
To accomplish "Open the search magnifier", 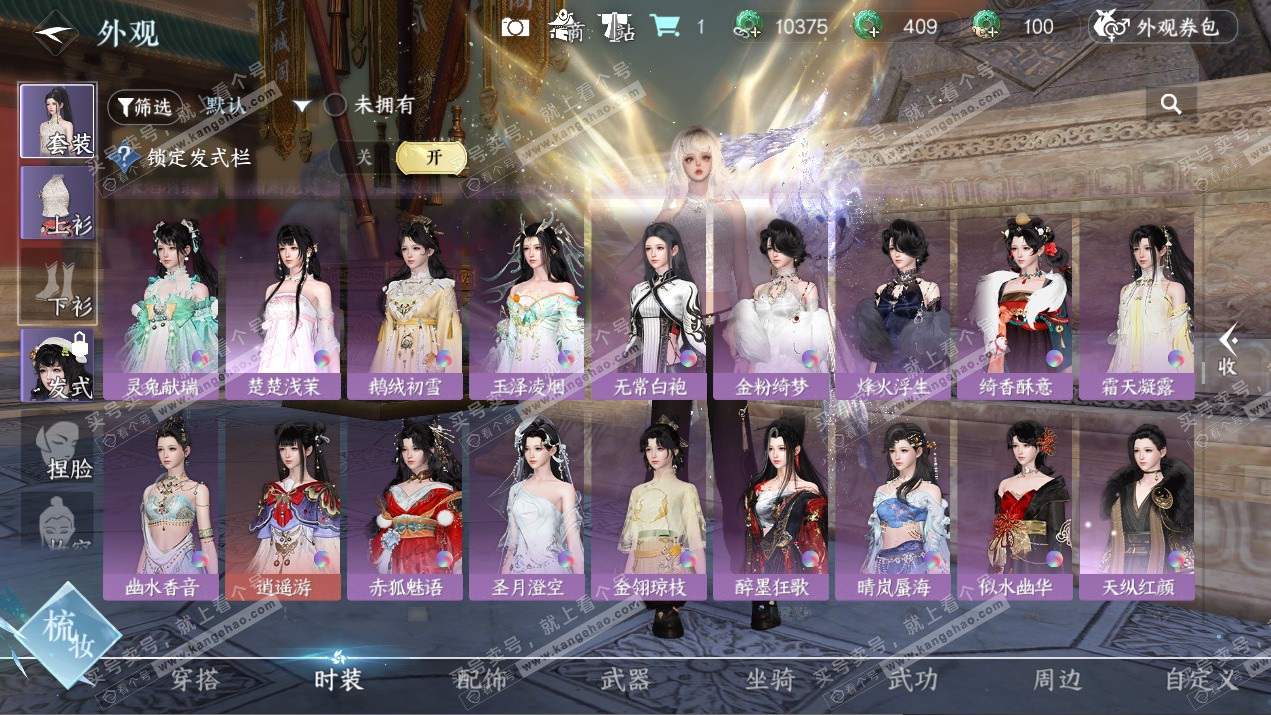I will tap(1171, 104).
